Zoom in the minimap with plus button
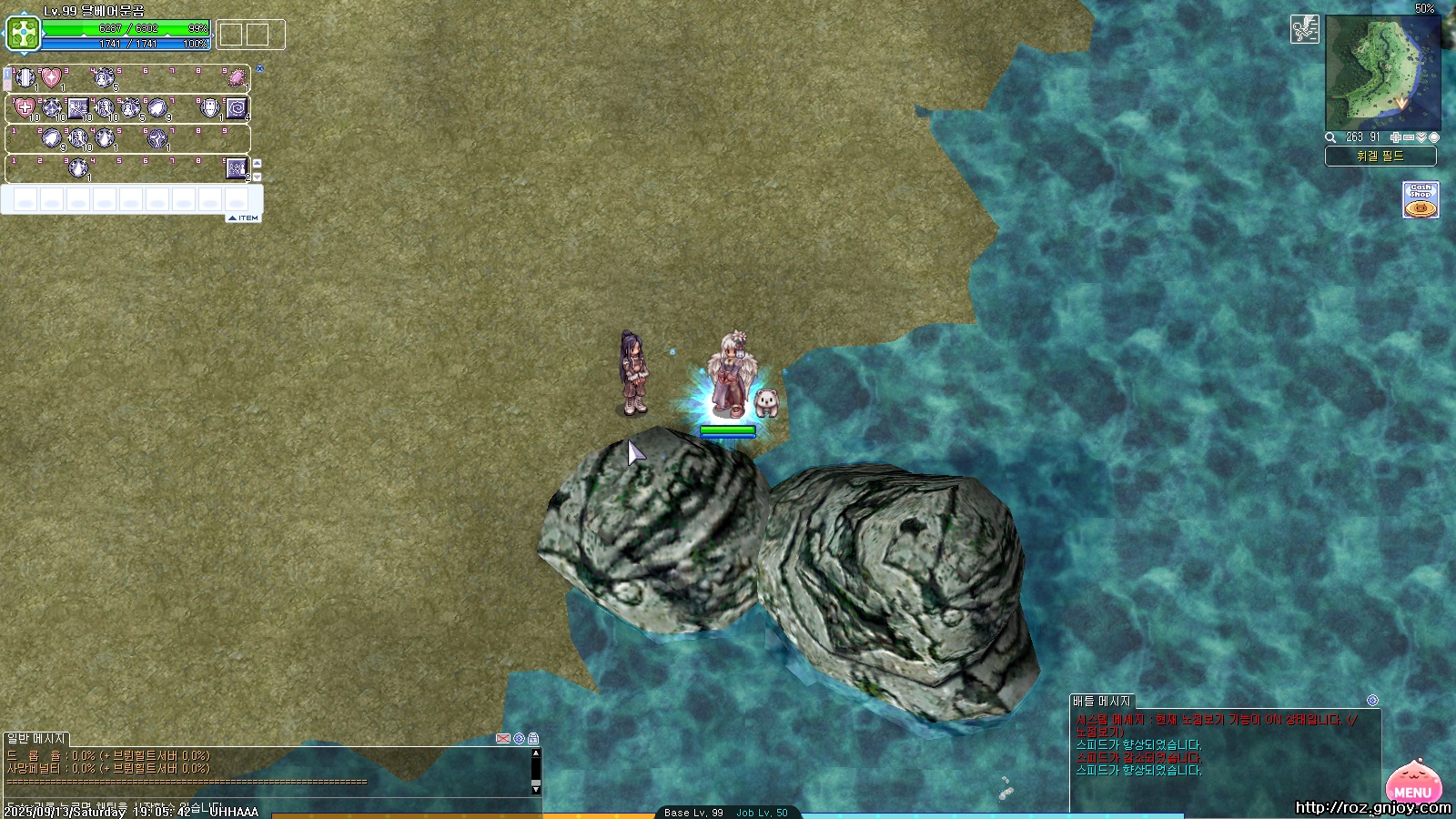Screen dimensions: 1456x819 [x=1396, y=137]
